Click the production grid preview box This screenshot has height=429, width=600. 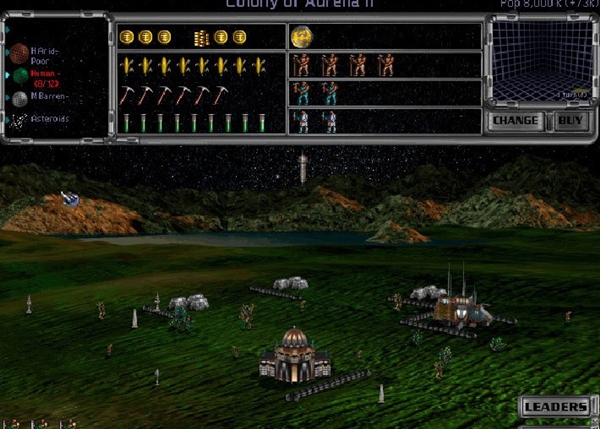pyautogui.click(x=540, y=61)
